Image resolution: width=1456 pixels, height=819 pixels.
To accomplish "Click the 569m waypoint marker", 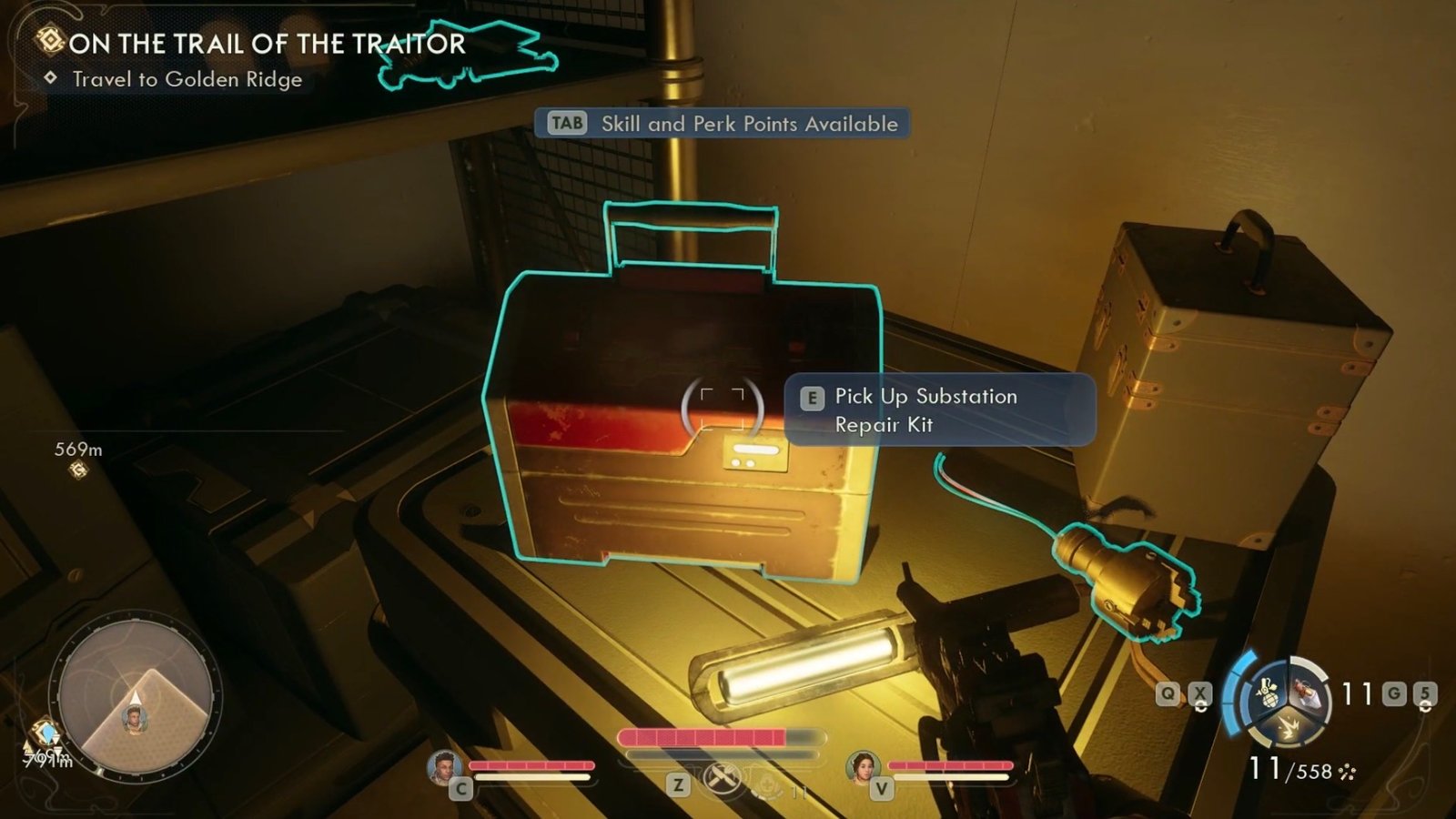I will click(79, 470).
